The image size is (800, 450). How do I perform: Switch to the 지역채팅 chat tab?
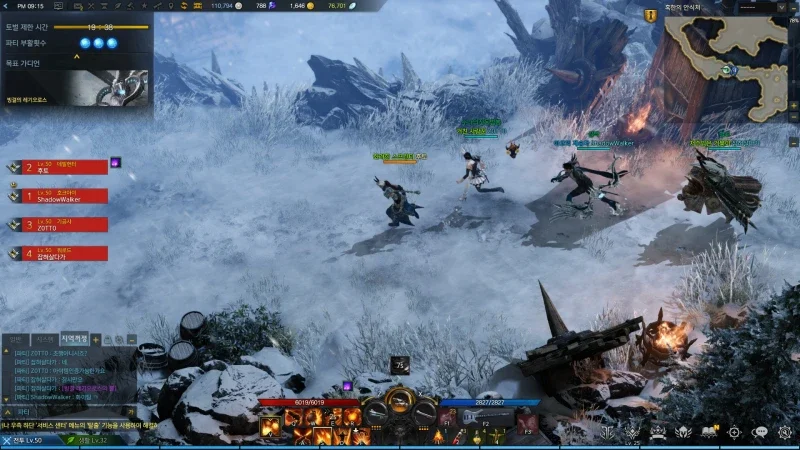74,339
